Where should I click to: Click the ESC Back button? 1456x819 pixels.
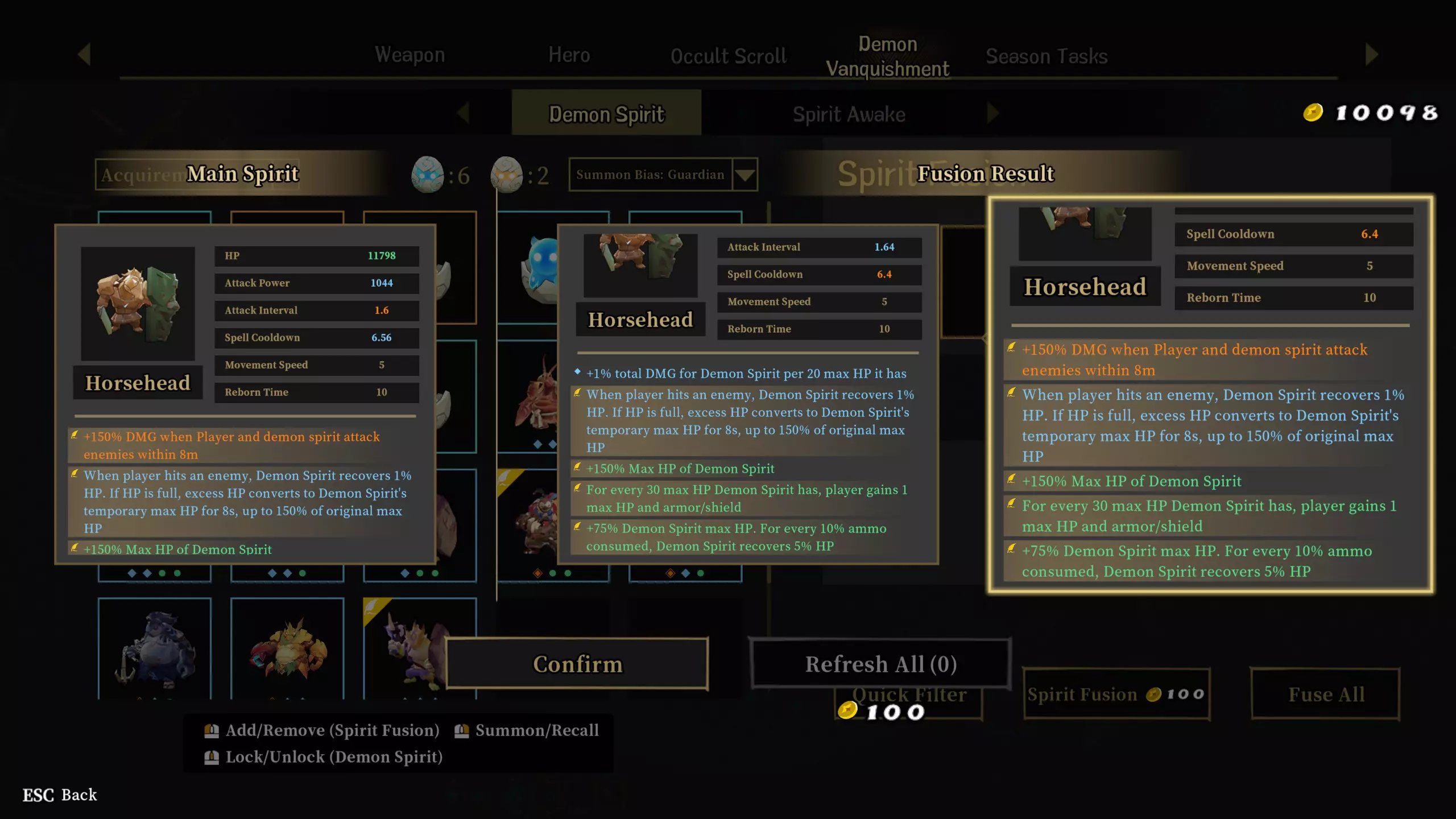click(x=60, y=795)
